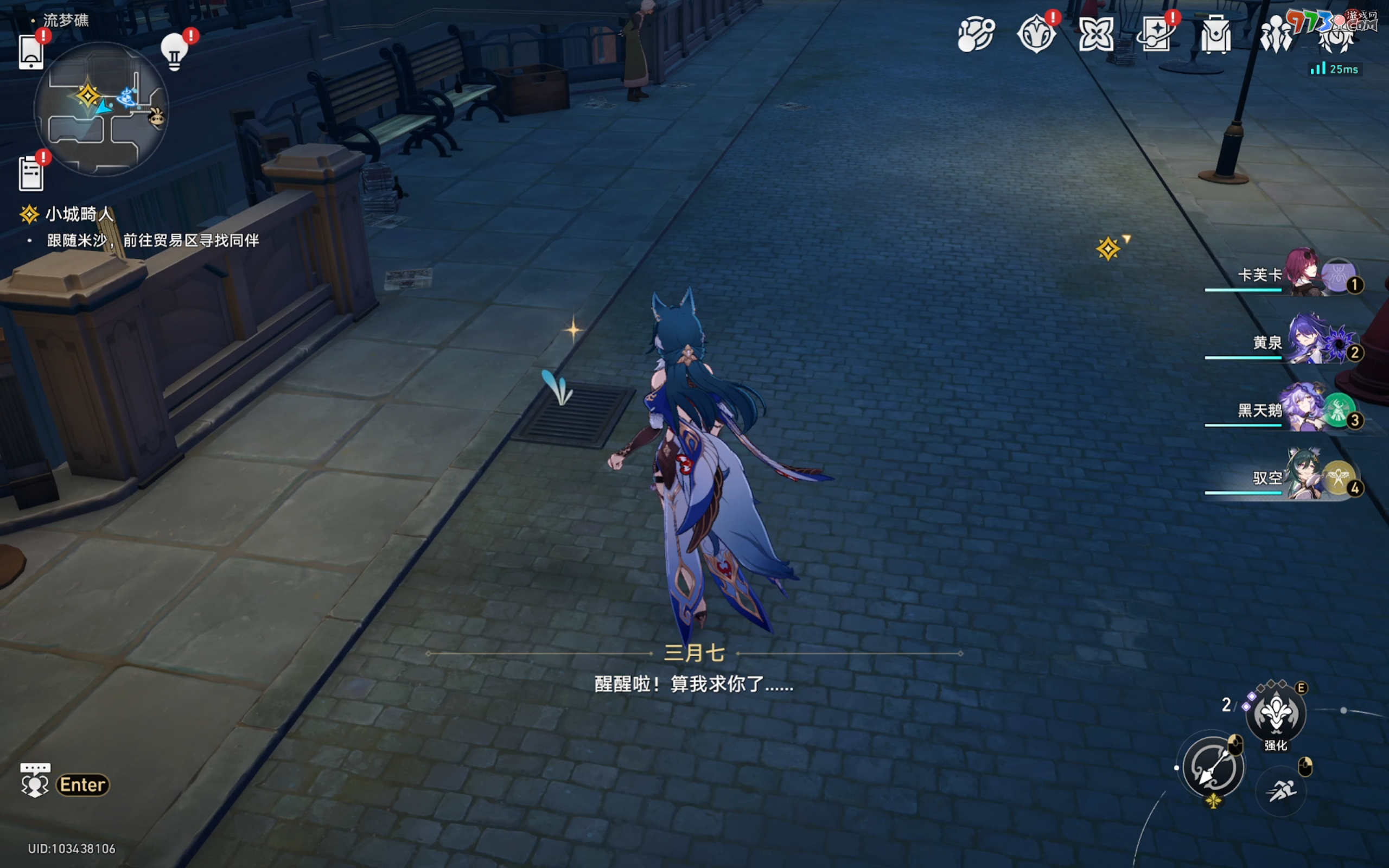
Task: Open the planet-shaped icon in top bar
Action: [x=976, y=34]
